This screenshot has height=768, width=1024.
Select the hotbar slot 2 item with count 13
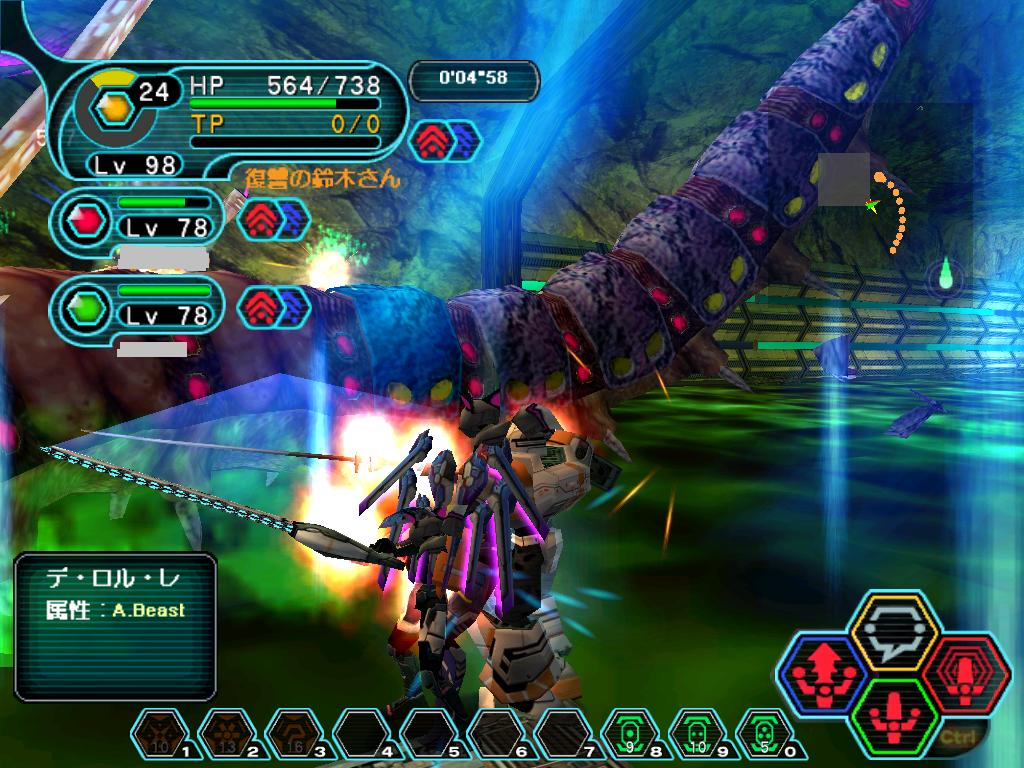pyautogui.click(x=228, y=736)
